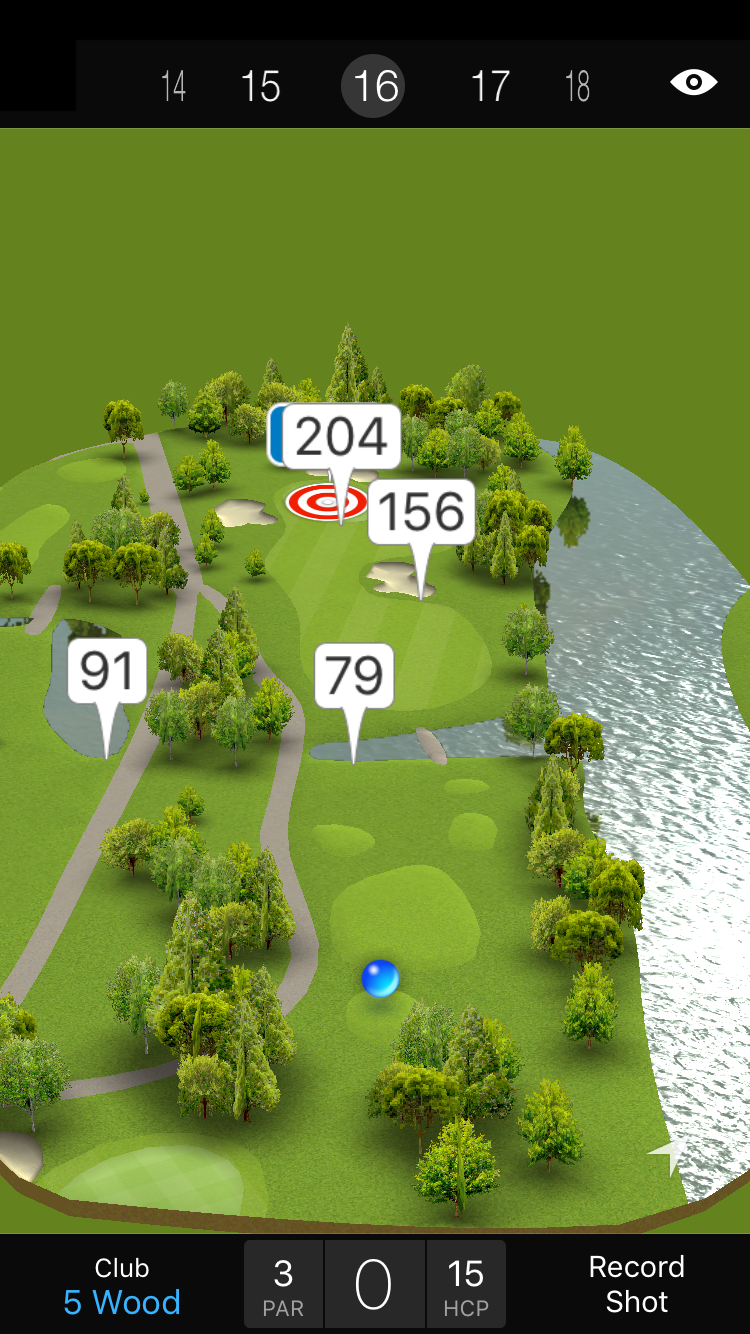The height and width of the screenshot is (1334, 750).
Task: Select the 91 distance marker
Action: [107, 671]
